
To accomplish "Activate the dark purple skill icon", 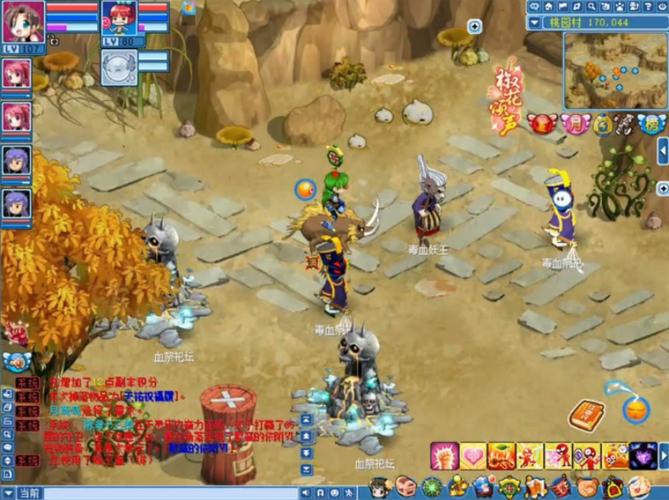I will coord(642,455).
